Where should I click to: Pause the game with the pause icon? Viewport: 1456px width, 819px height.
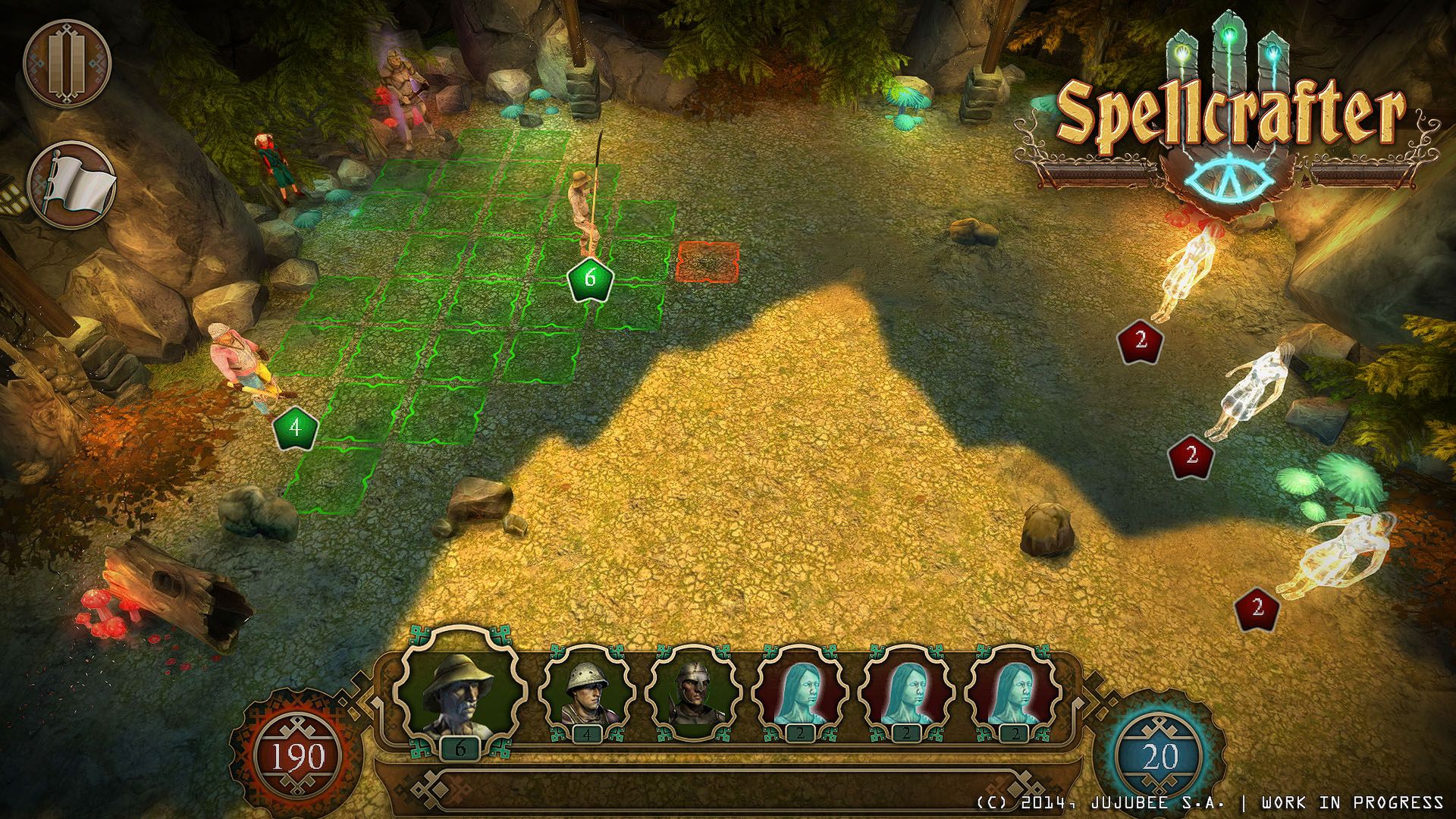(67, 64)
